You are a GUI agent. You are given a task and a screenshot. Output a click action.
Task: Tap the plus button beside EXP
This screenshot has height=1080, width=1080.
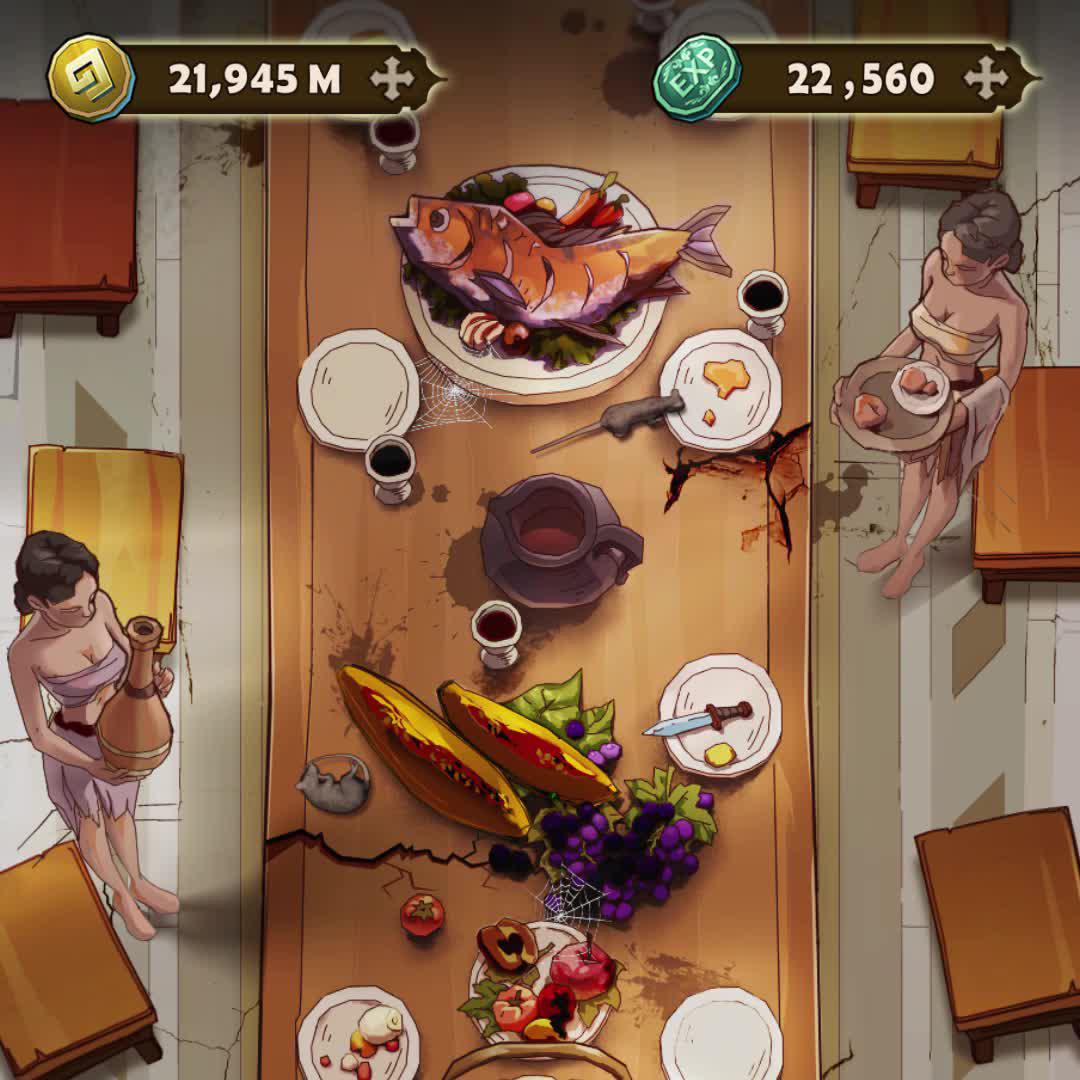coord(986,79)
